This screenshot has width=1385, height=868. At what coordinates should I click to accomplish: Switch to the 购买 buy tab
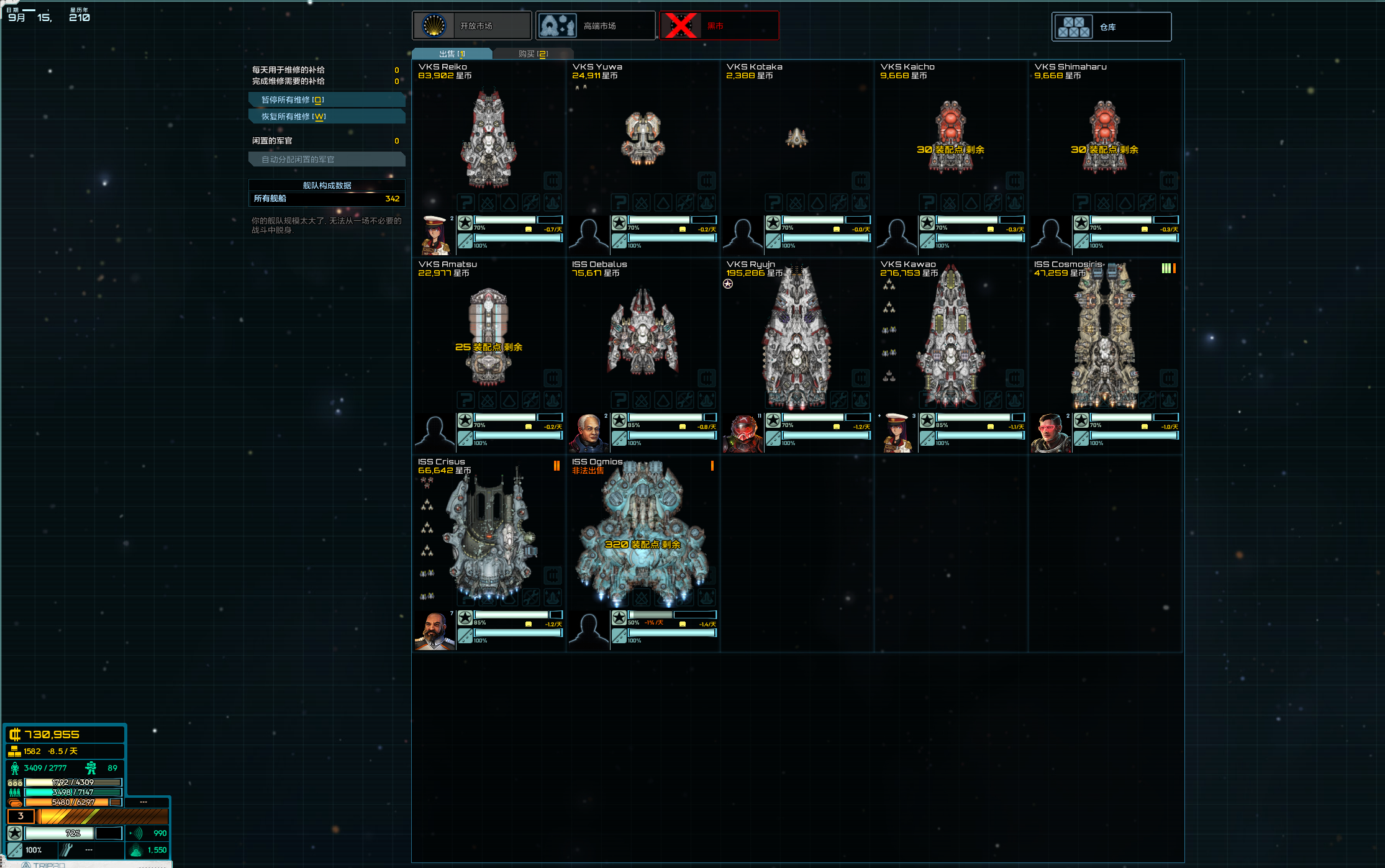point(533,54)
